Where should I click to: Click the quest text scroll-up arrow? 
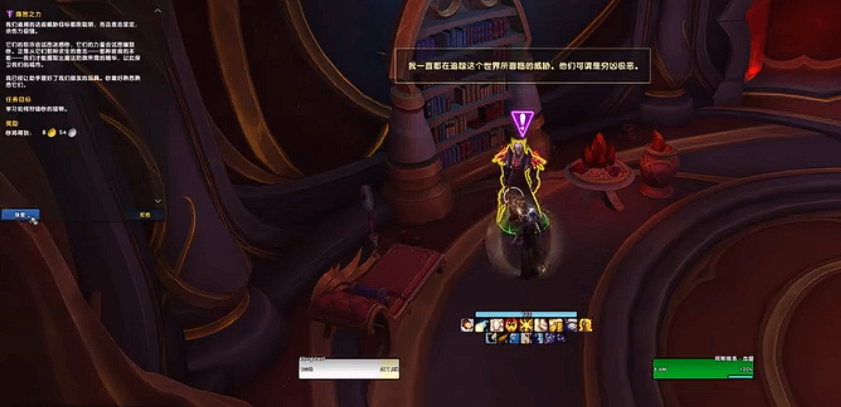pos(158,11)
